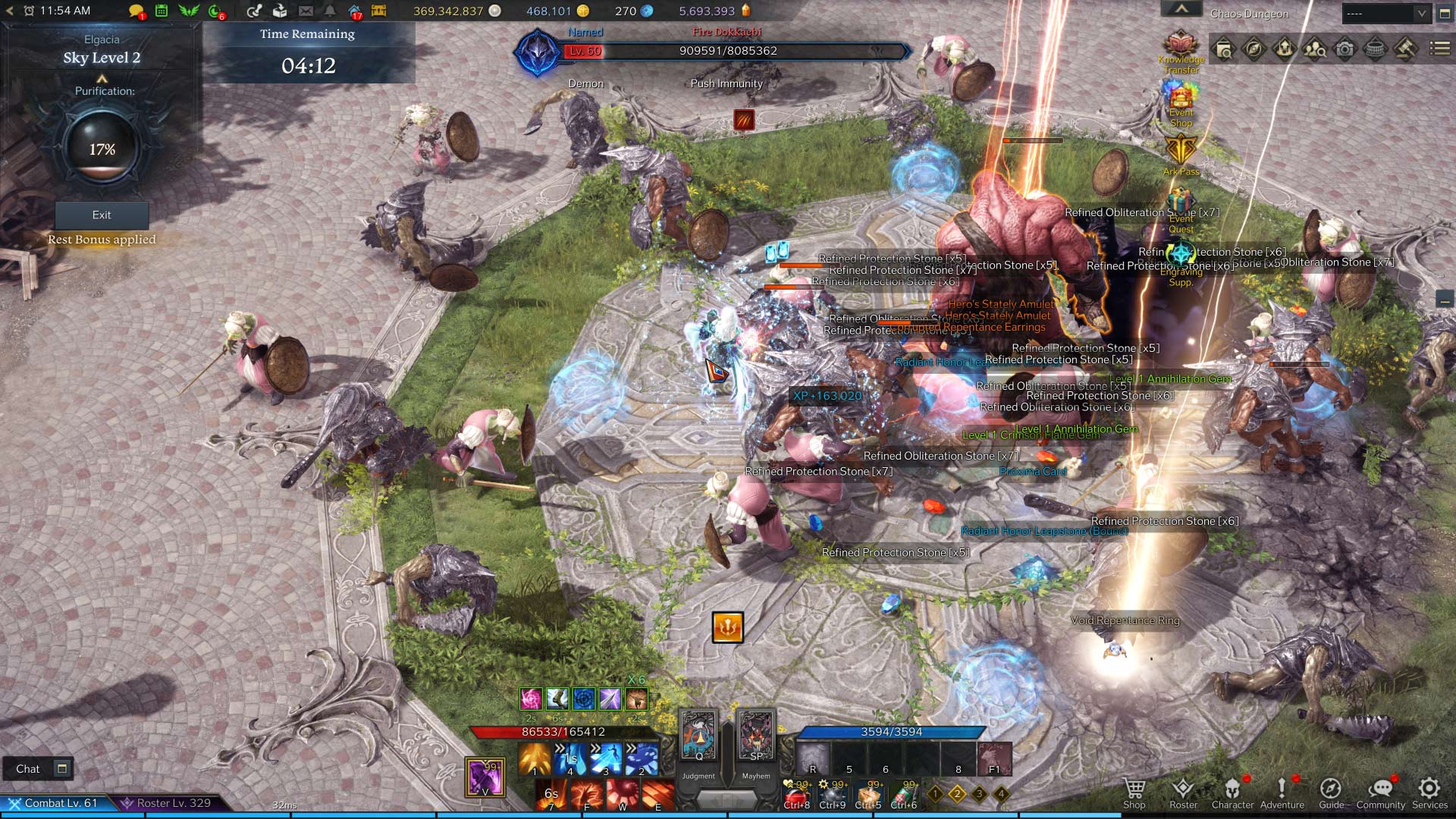Open the mail envelope icon

(x=306, y=11)
